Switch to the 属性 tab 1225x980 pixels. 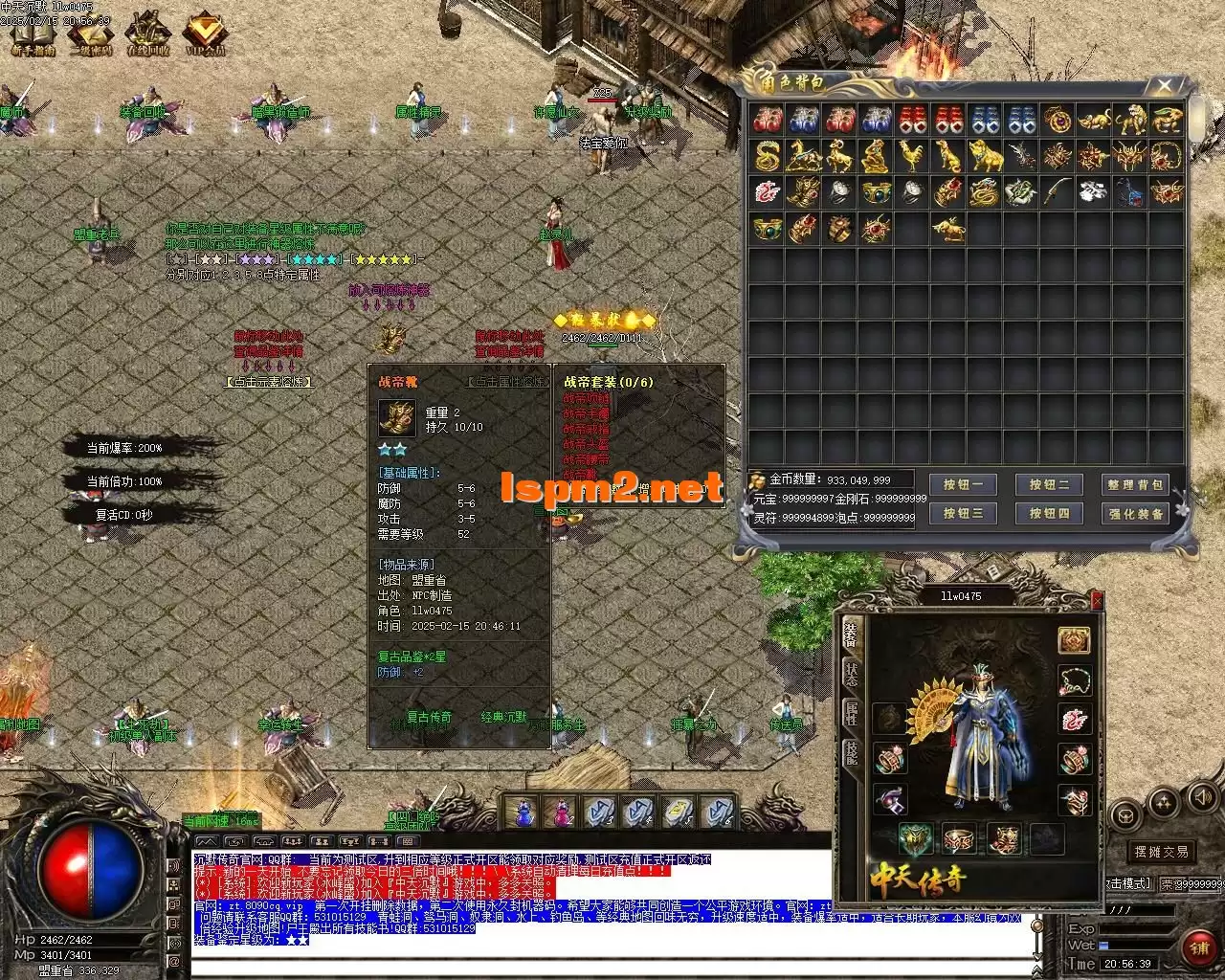pos(850,712)
